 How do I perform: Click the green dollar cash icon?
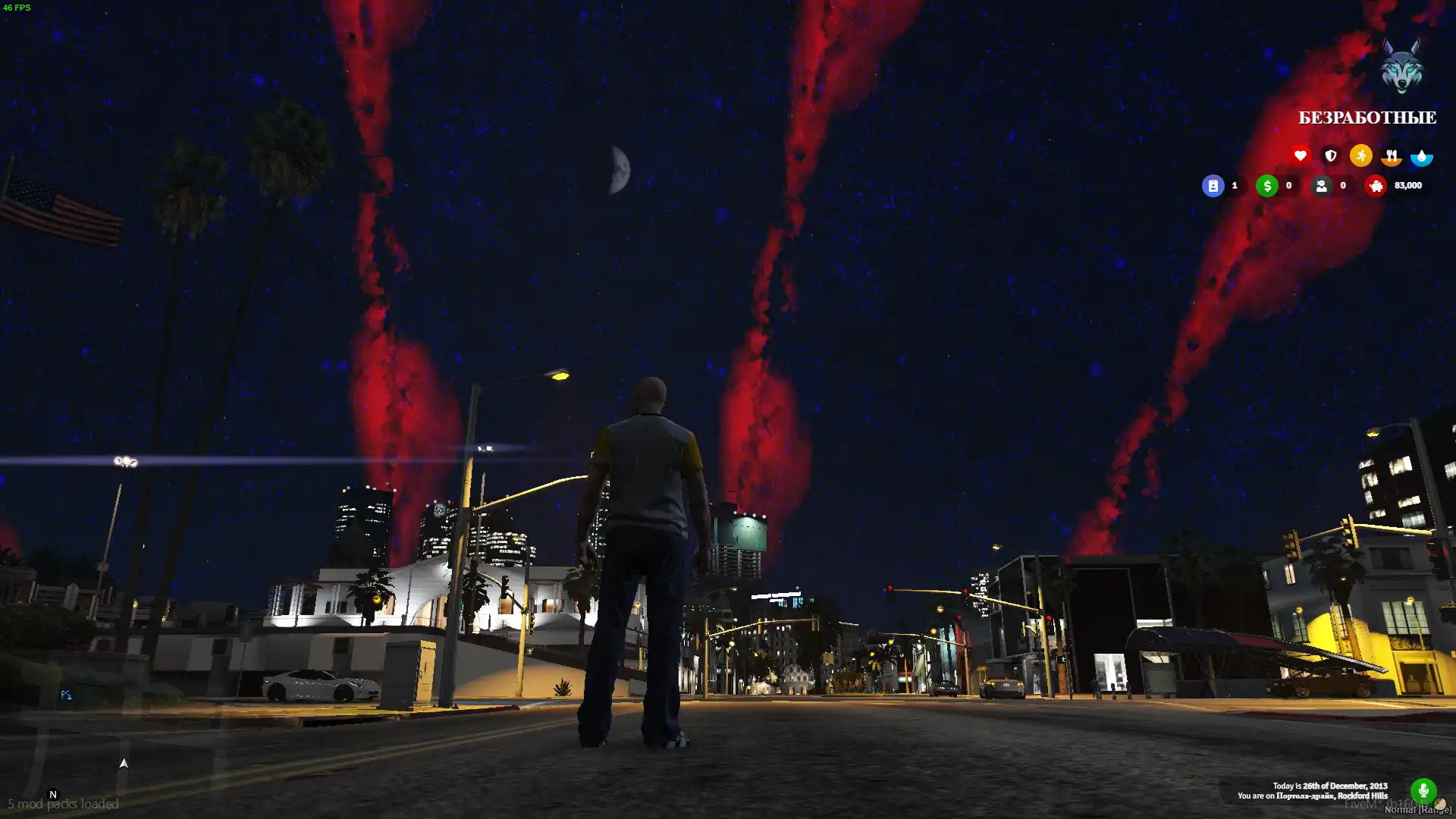[x=1266, y=186]
